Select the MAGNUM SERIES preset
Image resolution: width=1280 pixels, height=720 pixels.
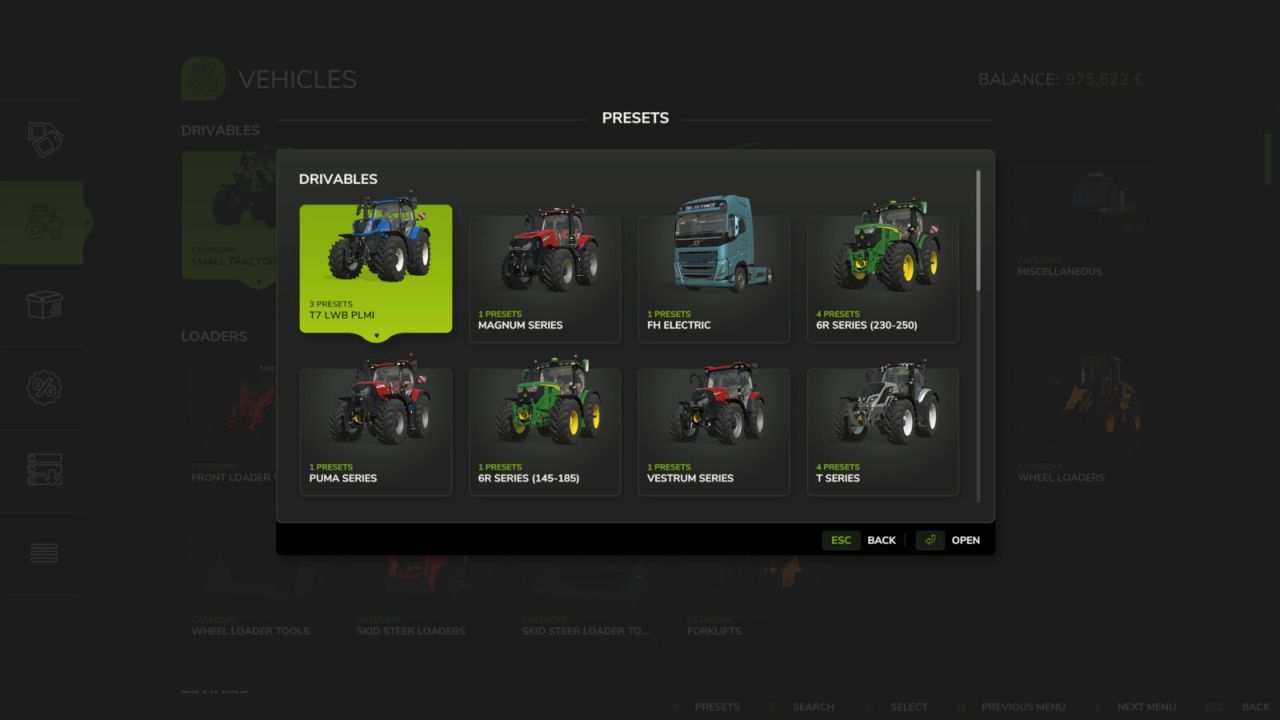coord(544,270)
